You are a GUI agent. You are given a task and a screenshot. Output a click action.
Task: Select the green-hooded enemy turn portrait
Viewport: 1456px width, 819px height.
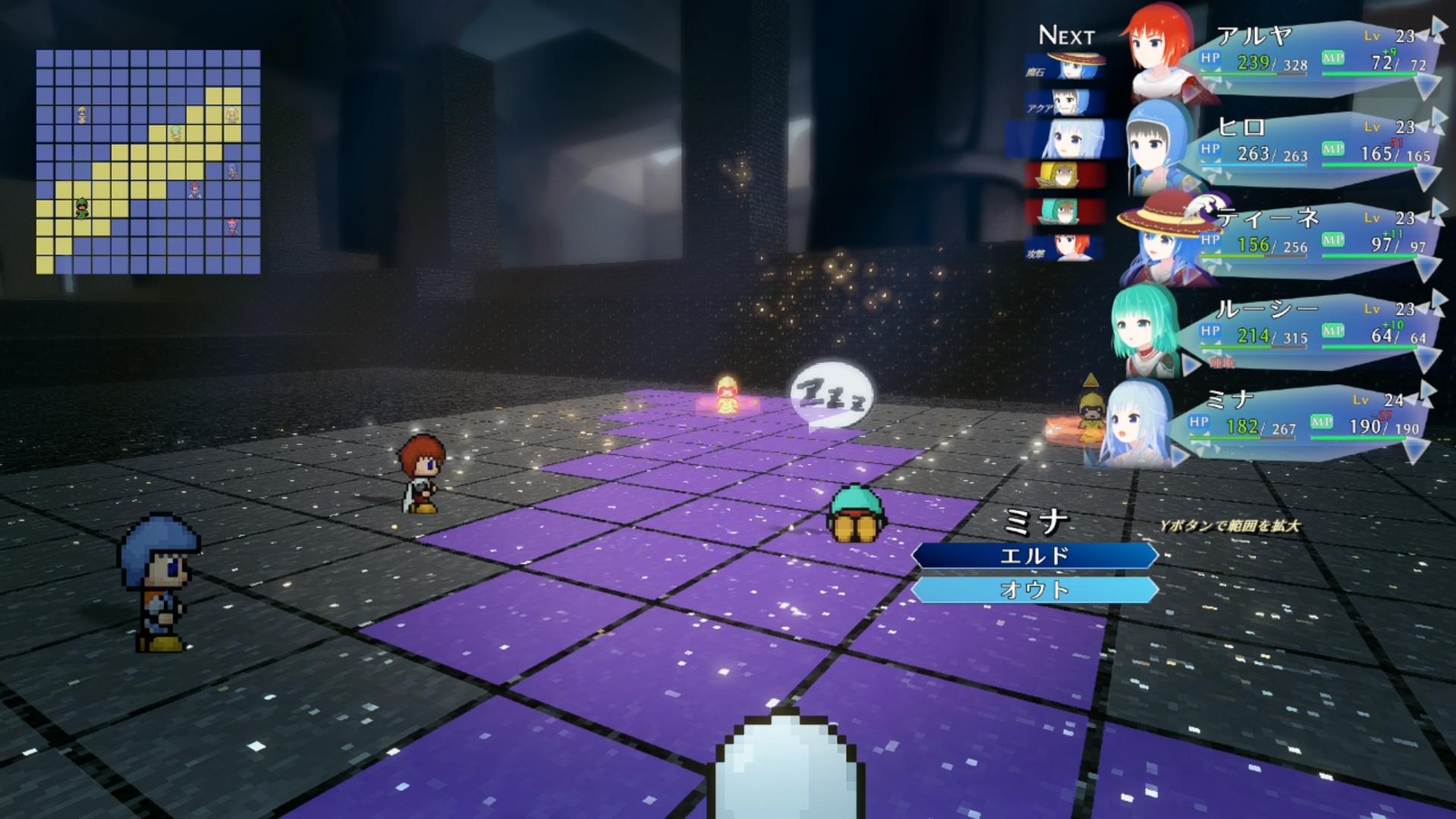pyautogui.click(x=1065, y=211)
